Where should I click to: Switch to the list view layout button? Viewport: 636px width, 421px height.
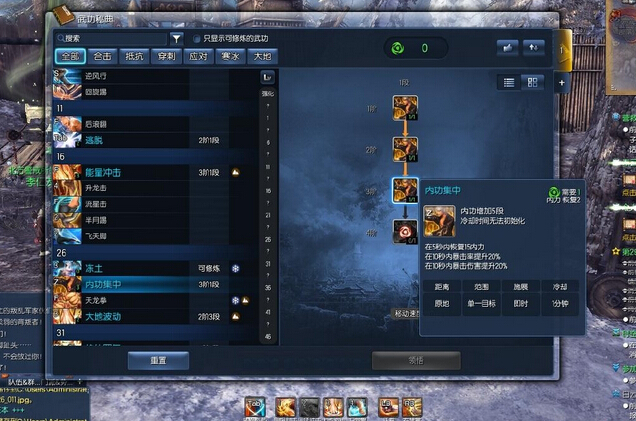(x=509, y=82)
